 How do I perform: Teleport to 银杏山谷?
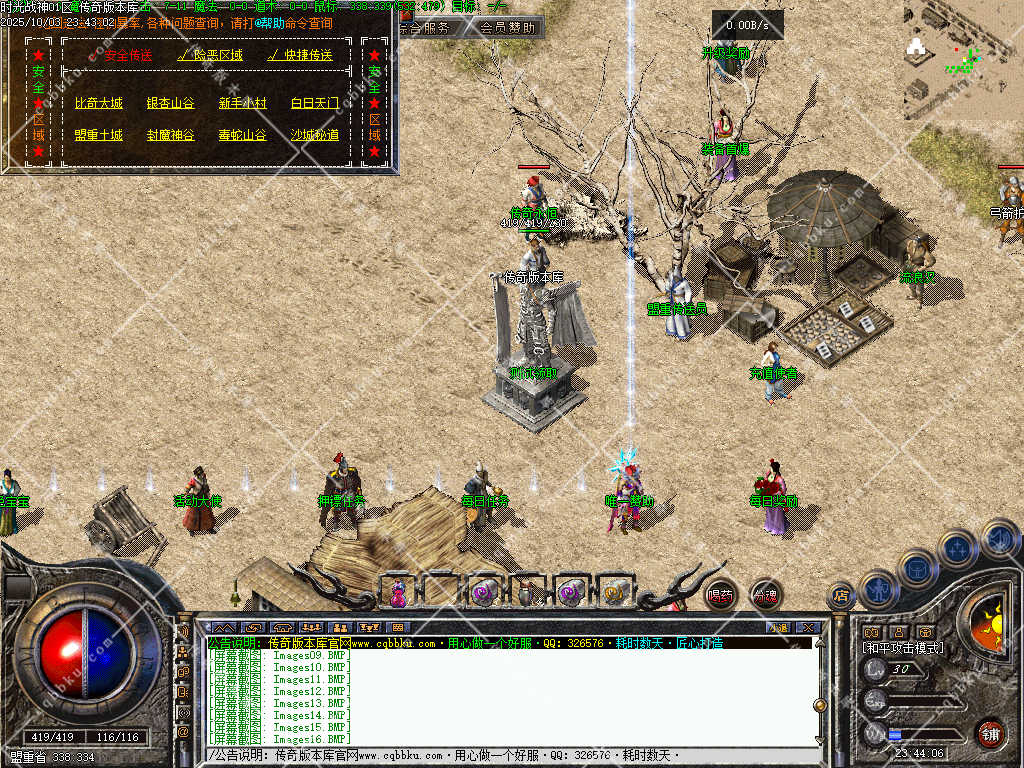point(170,103)
